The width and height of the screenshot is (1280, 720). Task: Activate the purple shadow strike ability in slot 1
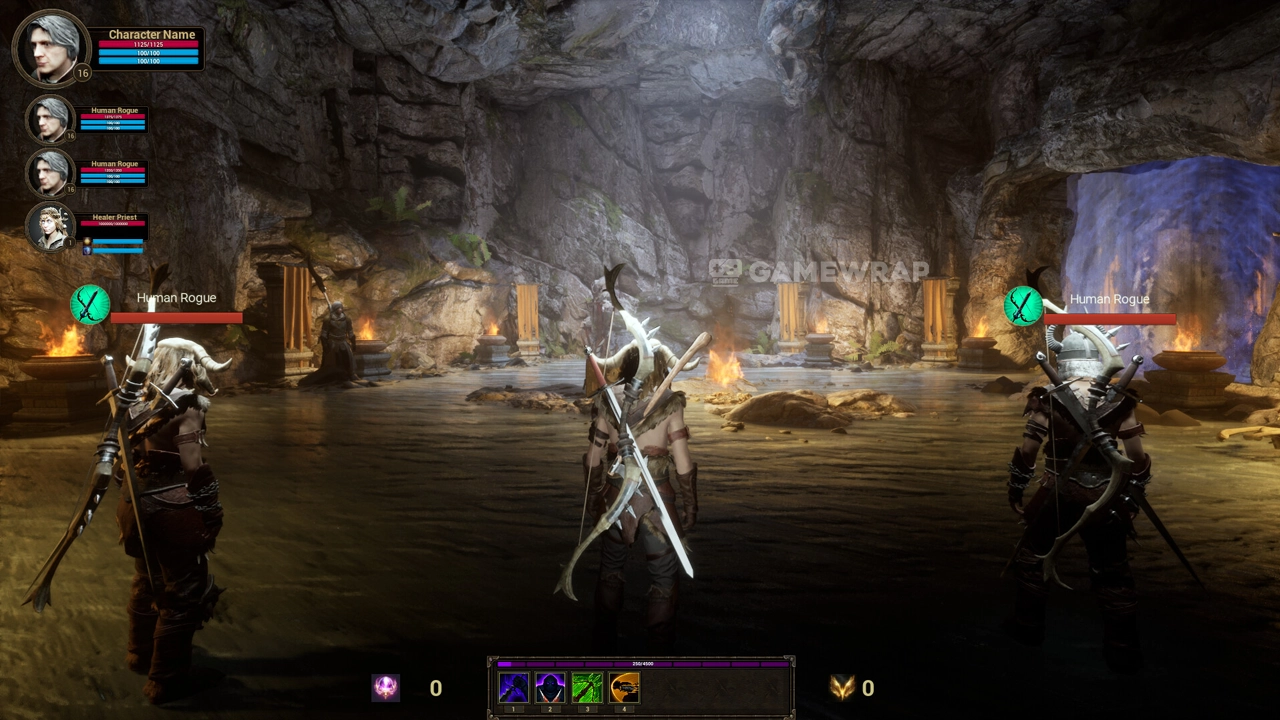pos(513,688)
